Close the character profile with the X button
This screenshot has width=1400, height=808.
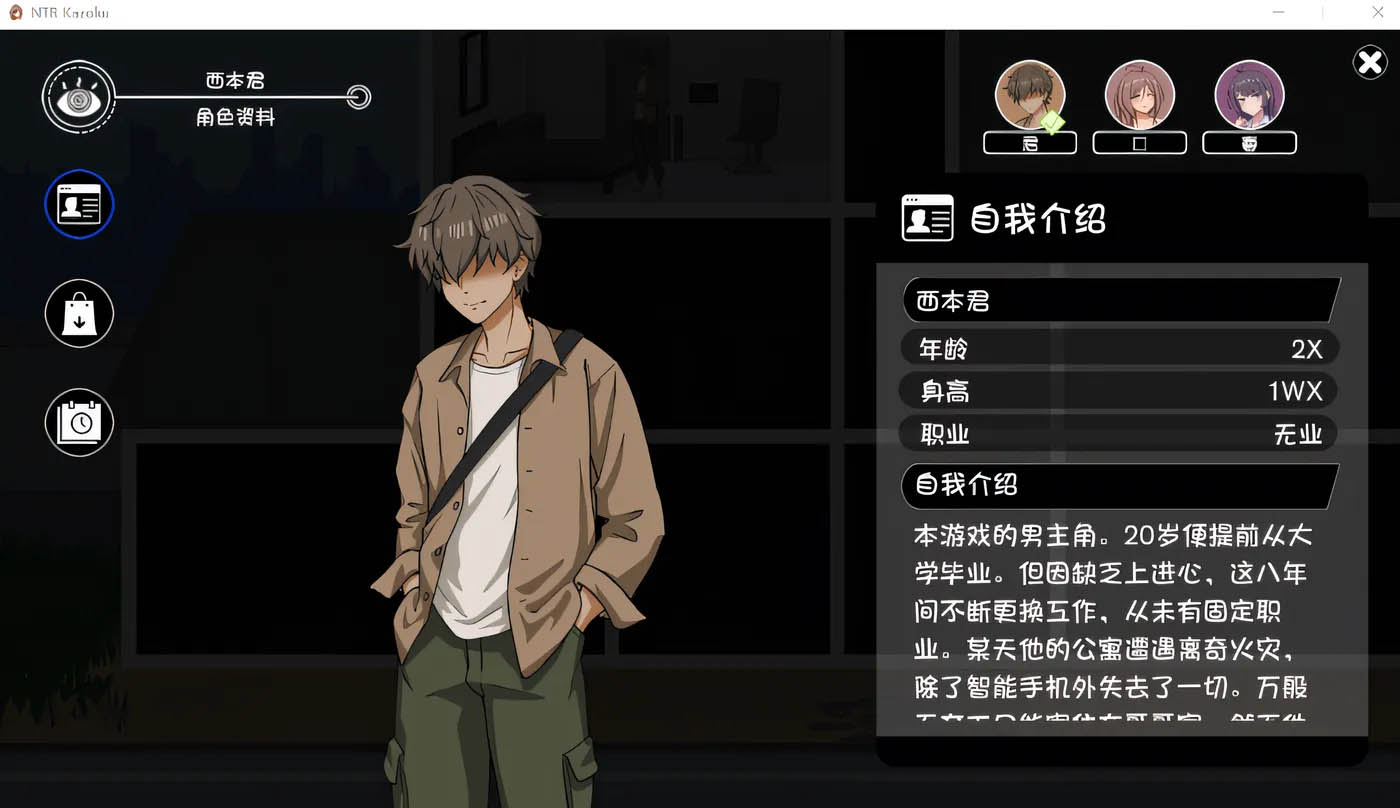click(1370, 62)
